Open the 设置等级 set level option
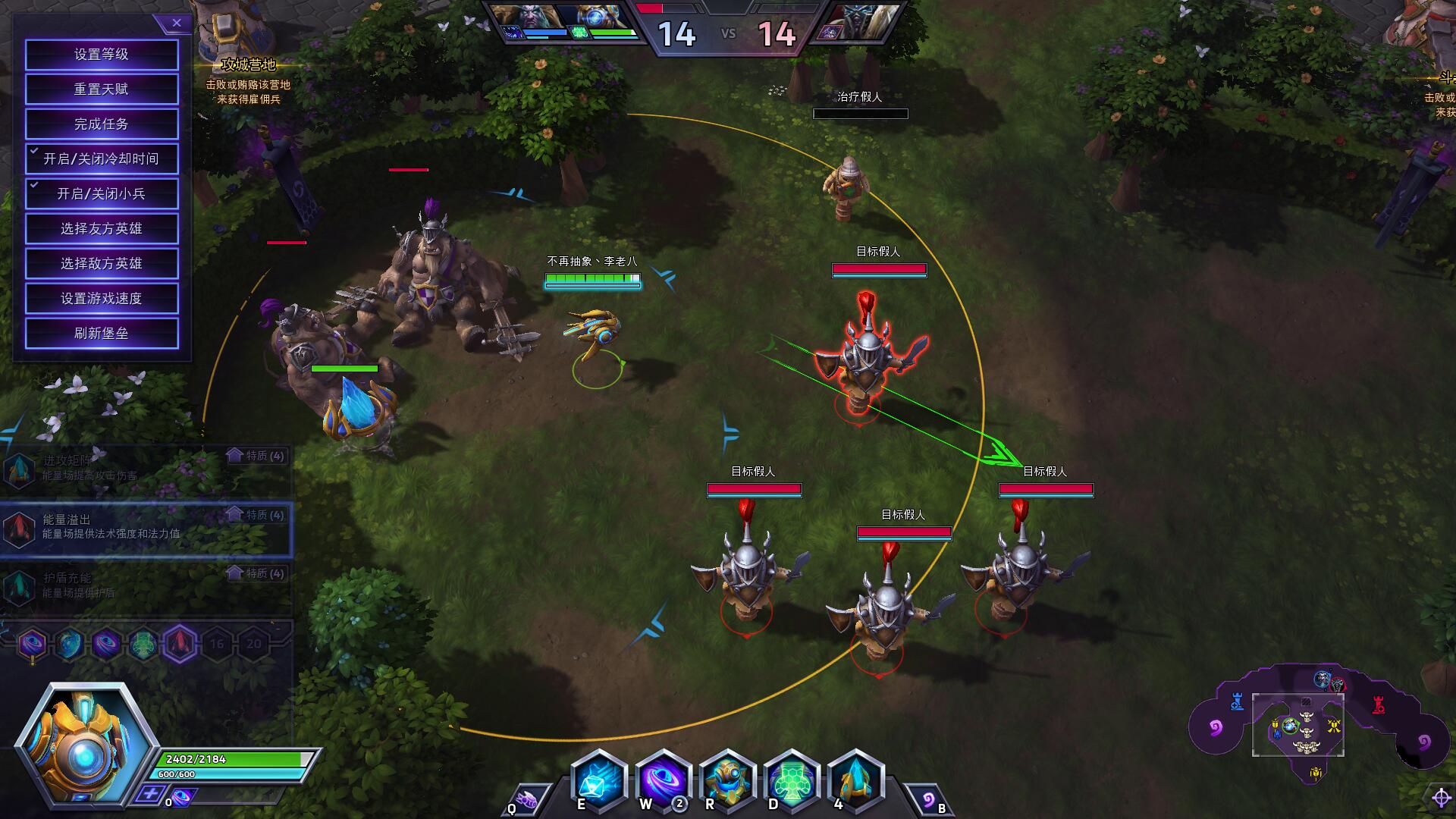 tap(102, 55)
